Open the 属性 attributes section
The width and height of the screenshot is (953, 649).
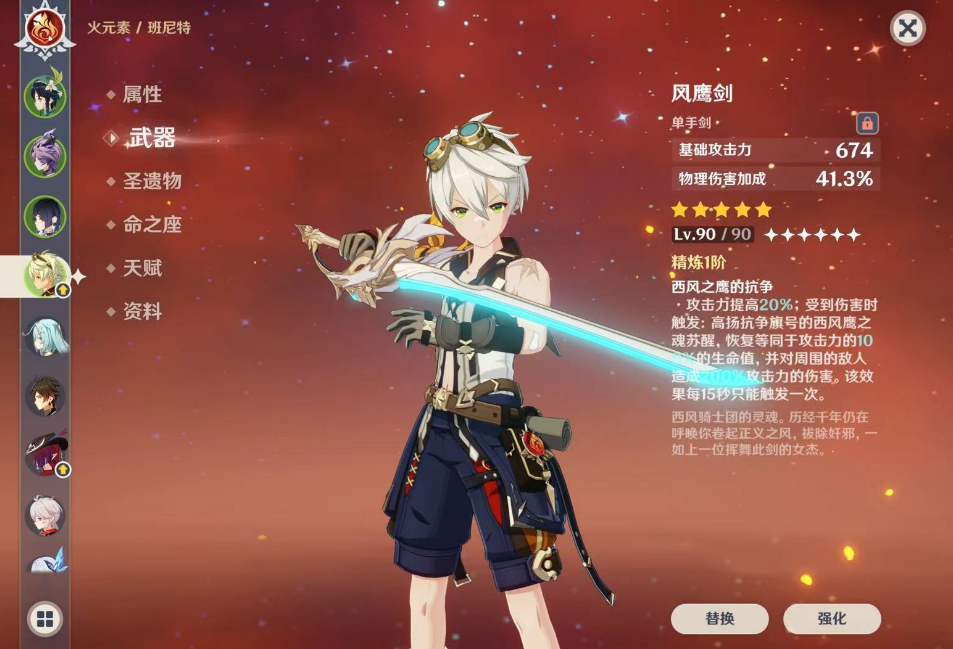[x=141, y=95]
